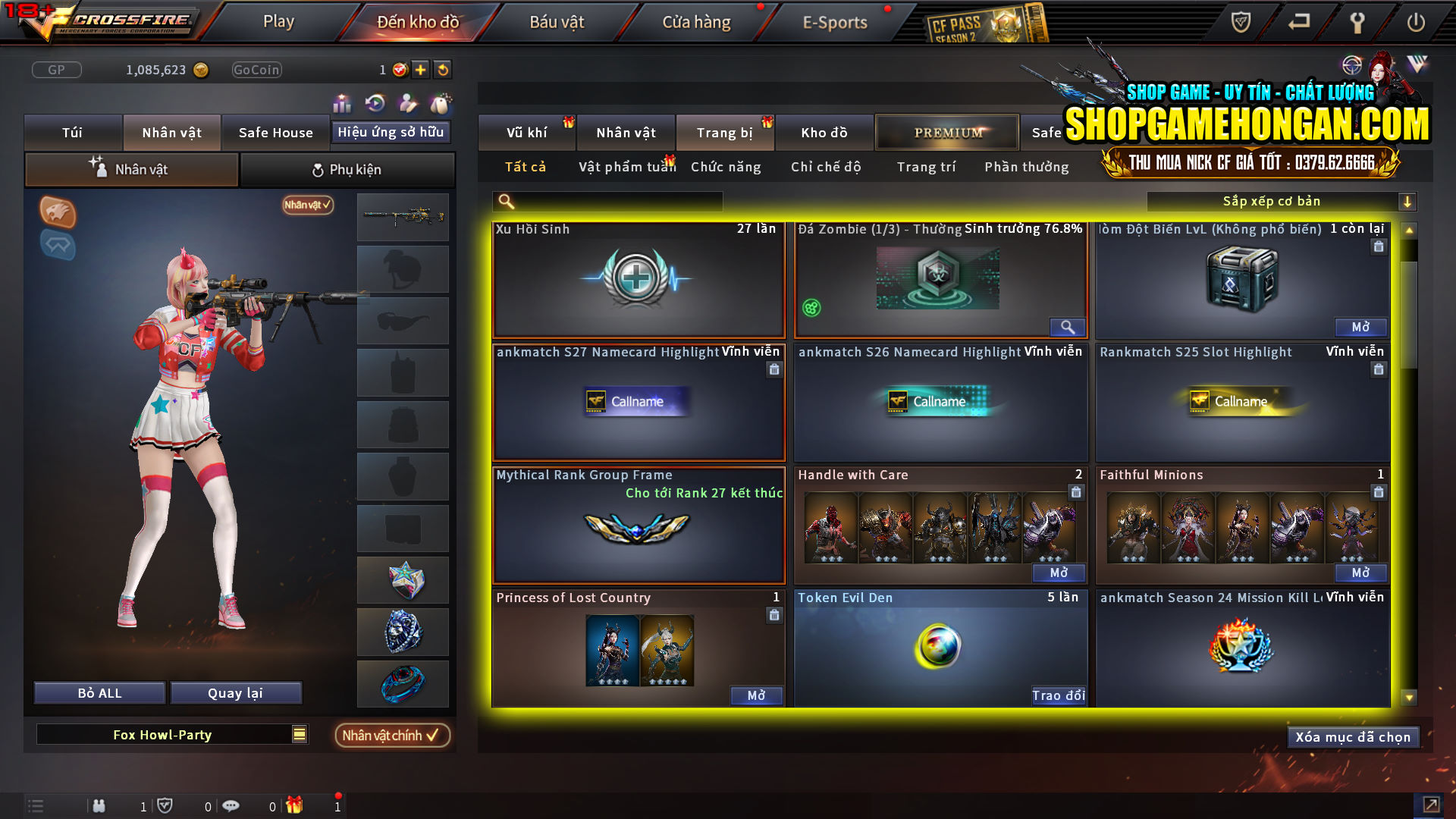Click the trash icon on Rankmatch S27 Namecard Highlight

click(x=774, y=369)
